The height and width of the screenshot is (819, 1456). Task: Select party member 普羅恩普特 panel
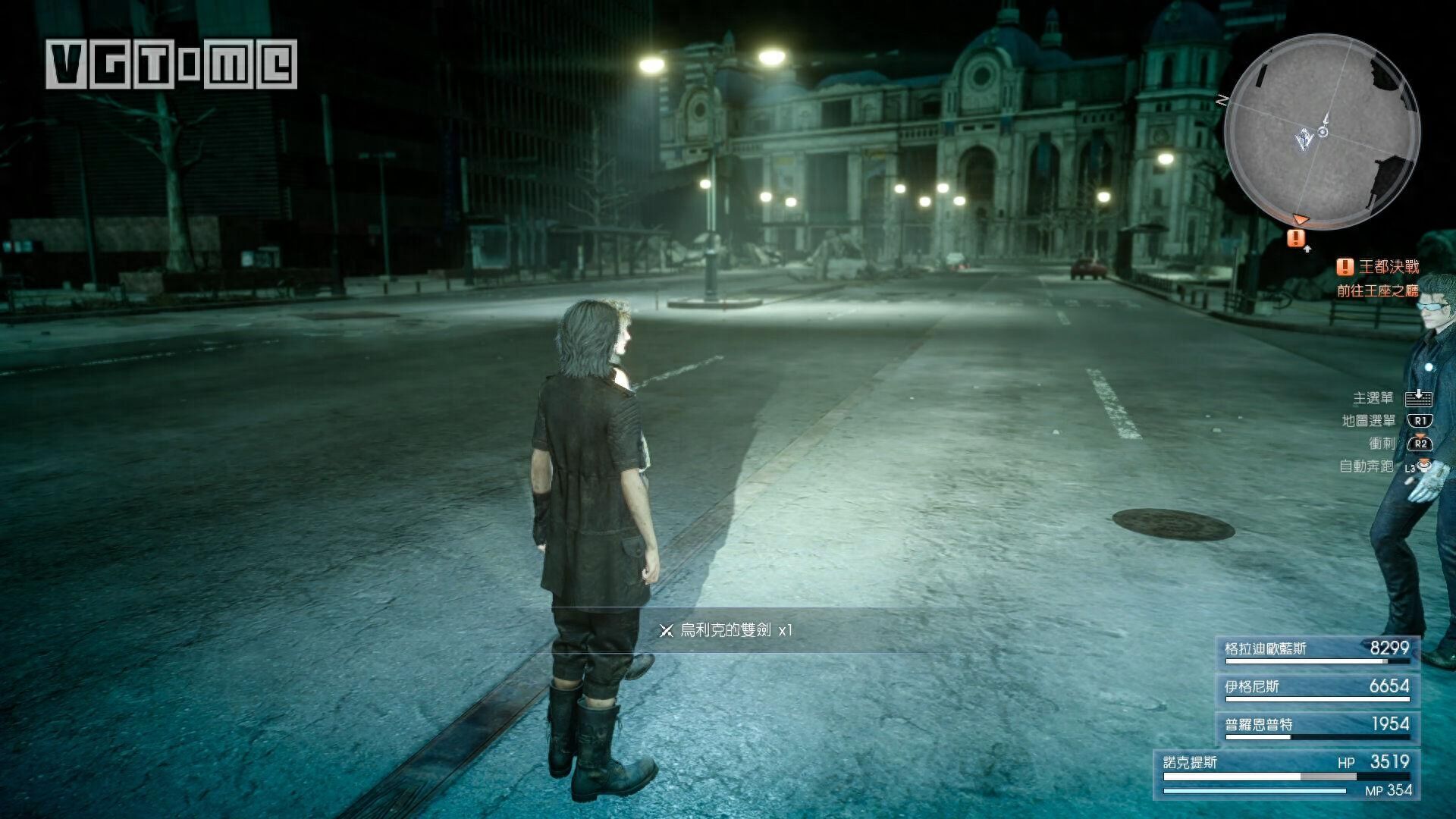[1316, 726]
